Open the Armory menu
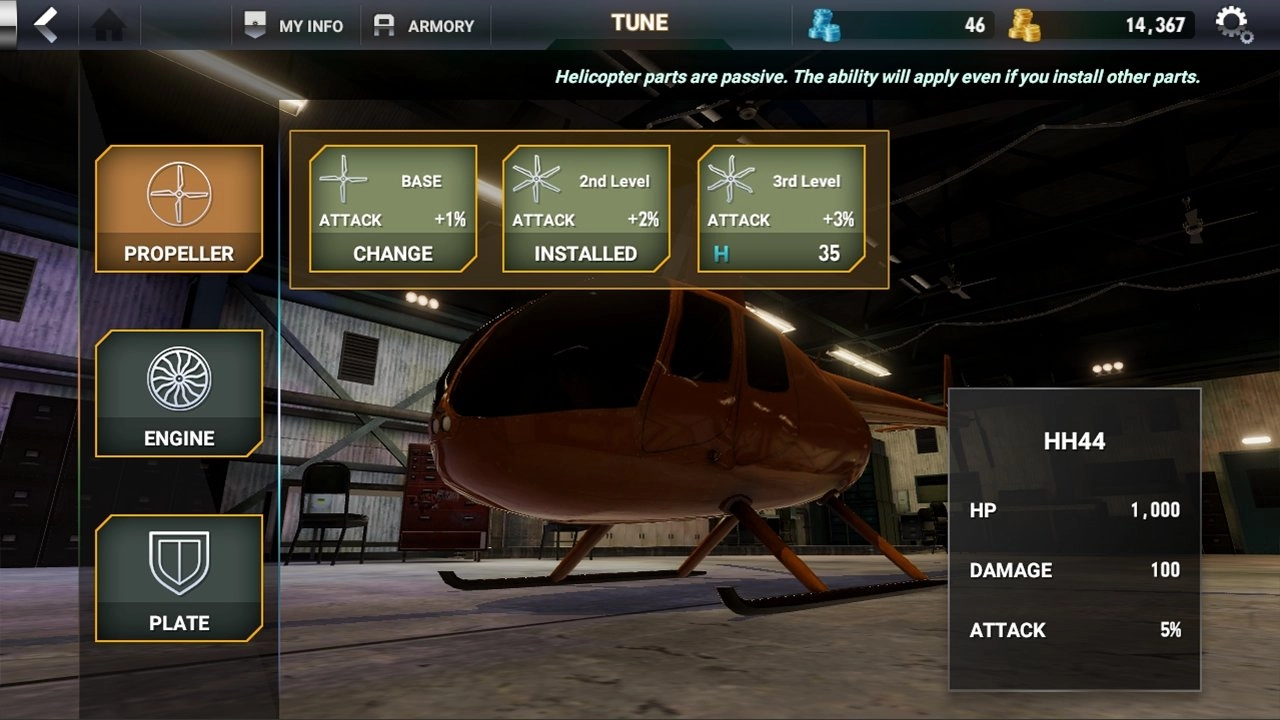This screenshot has height=720, width=1280. click(424, 26)
